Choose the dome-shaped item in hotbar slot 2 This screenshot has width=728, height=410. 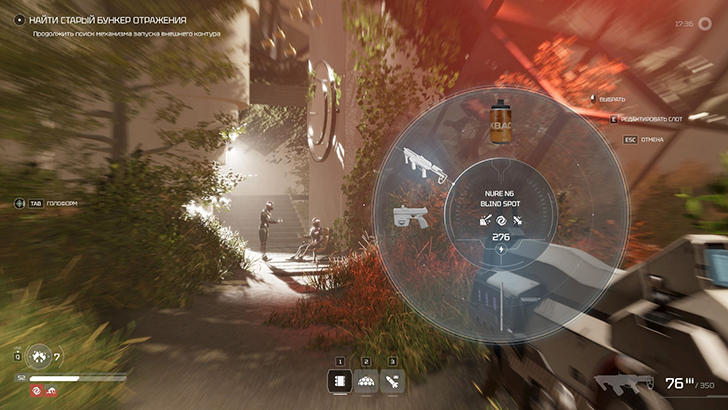[366, 381]
